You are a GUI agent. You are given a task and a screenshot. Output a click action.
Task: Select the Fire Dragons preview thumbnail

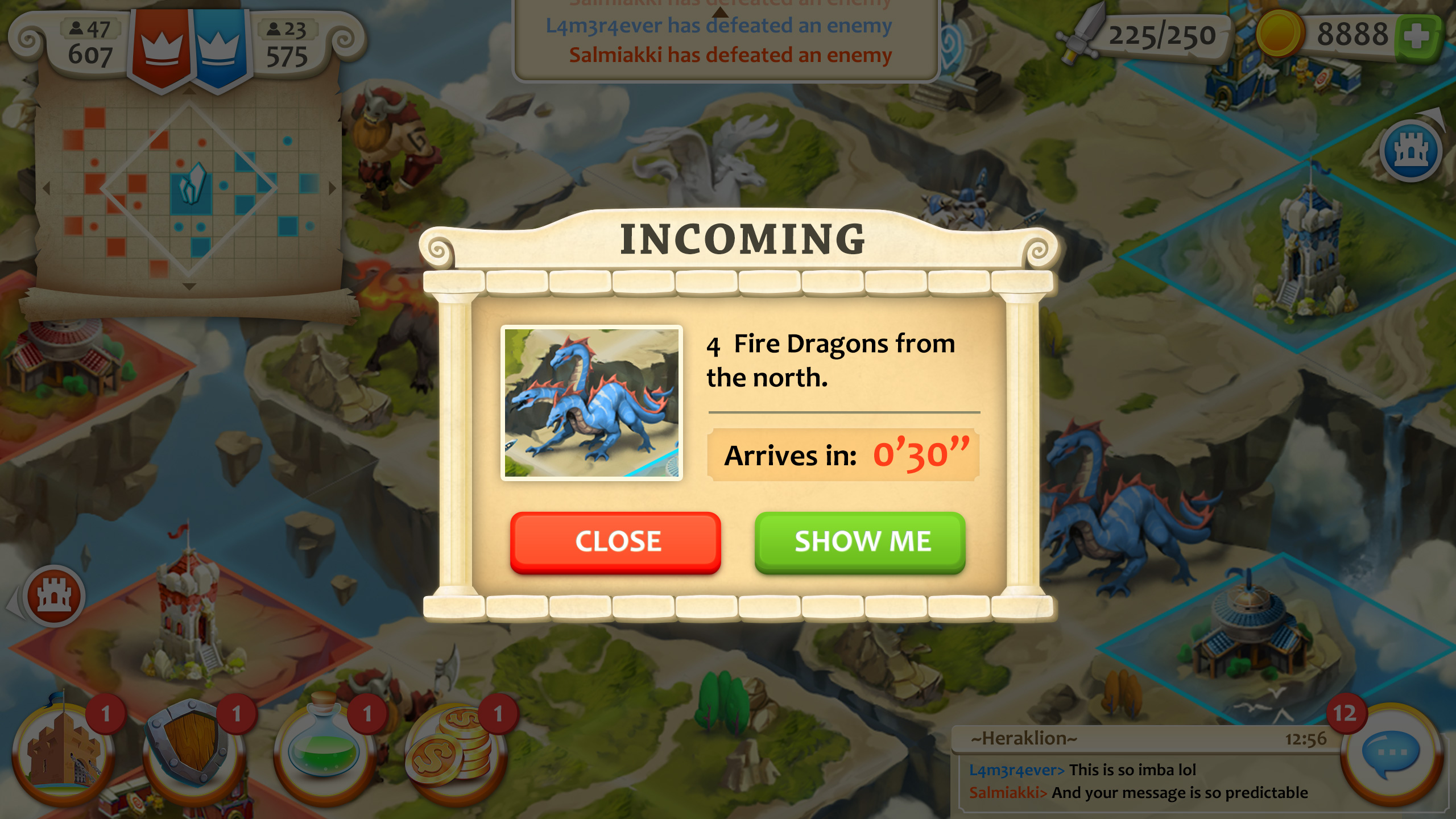(591, 403)
